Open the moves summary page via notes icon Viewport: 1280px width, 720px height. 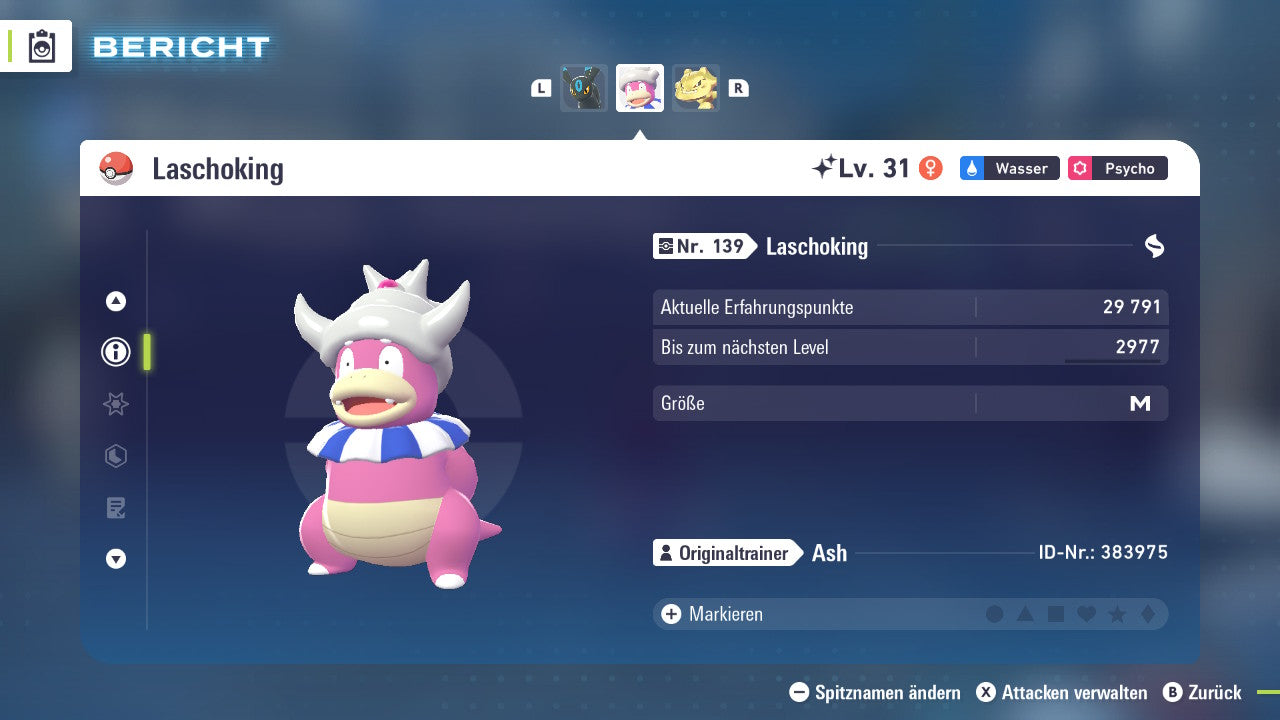pyautogui.click(x=115, y=508)
